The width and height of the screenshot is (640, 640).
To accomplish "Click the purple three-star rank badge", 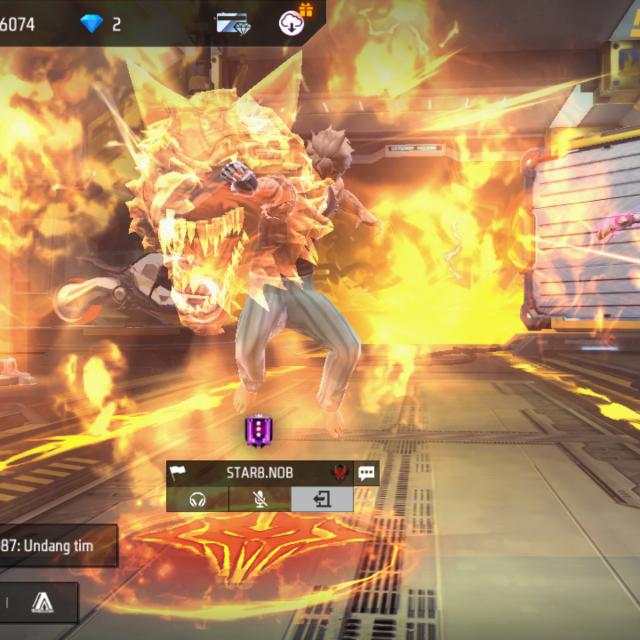I will tap(257, 431).
